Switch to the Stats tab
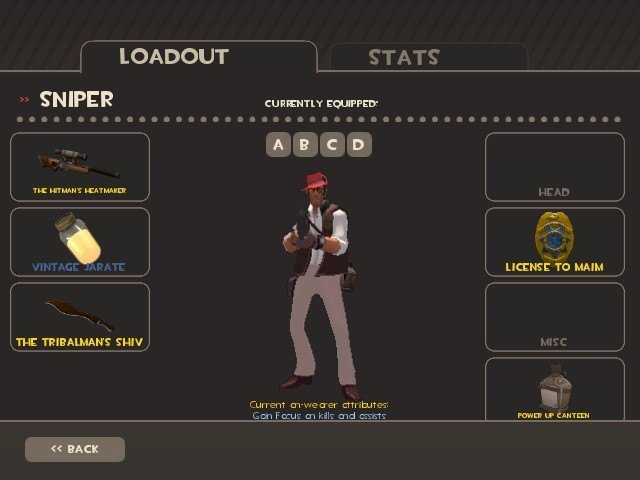Image resolution: width=640 pixels, height=480 pixels. (x=403, y=57)
